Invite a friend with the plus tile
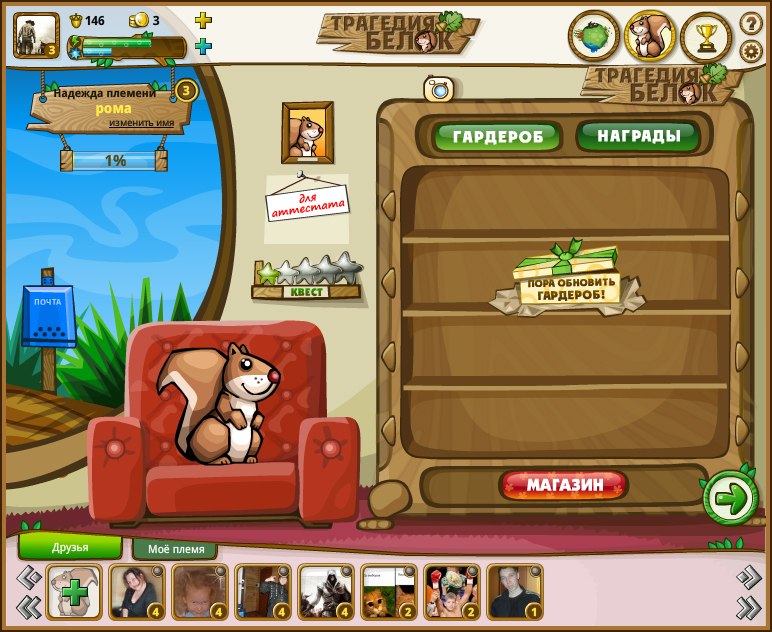This screenshot has width=772, height=632. [x=74, y=592]
